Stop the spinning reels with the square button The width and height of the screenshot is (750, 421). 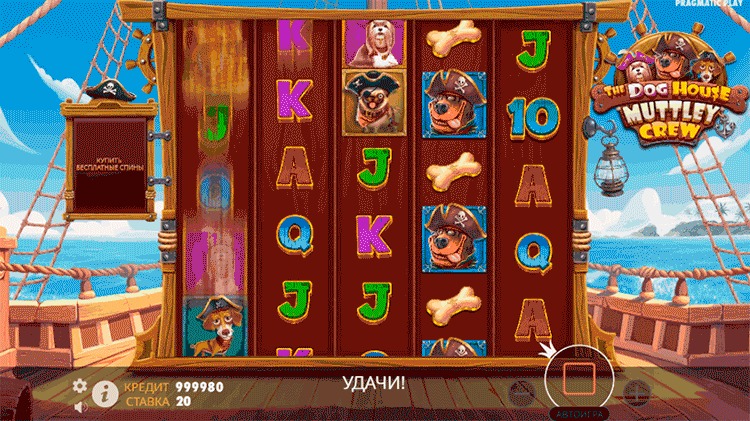[580, 379]
